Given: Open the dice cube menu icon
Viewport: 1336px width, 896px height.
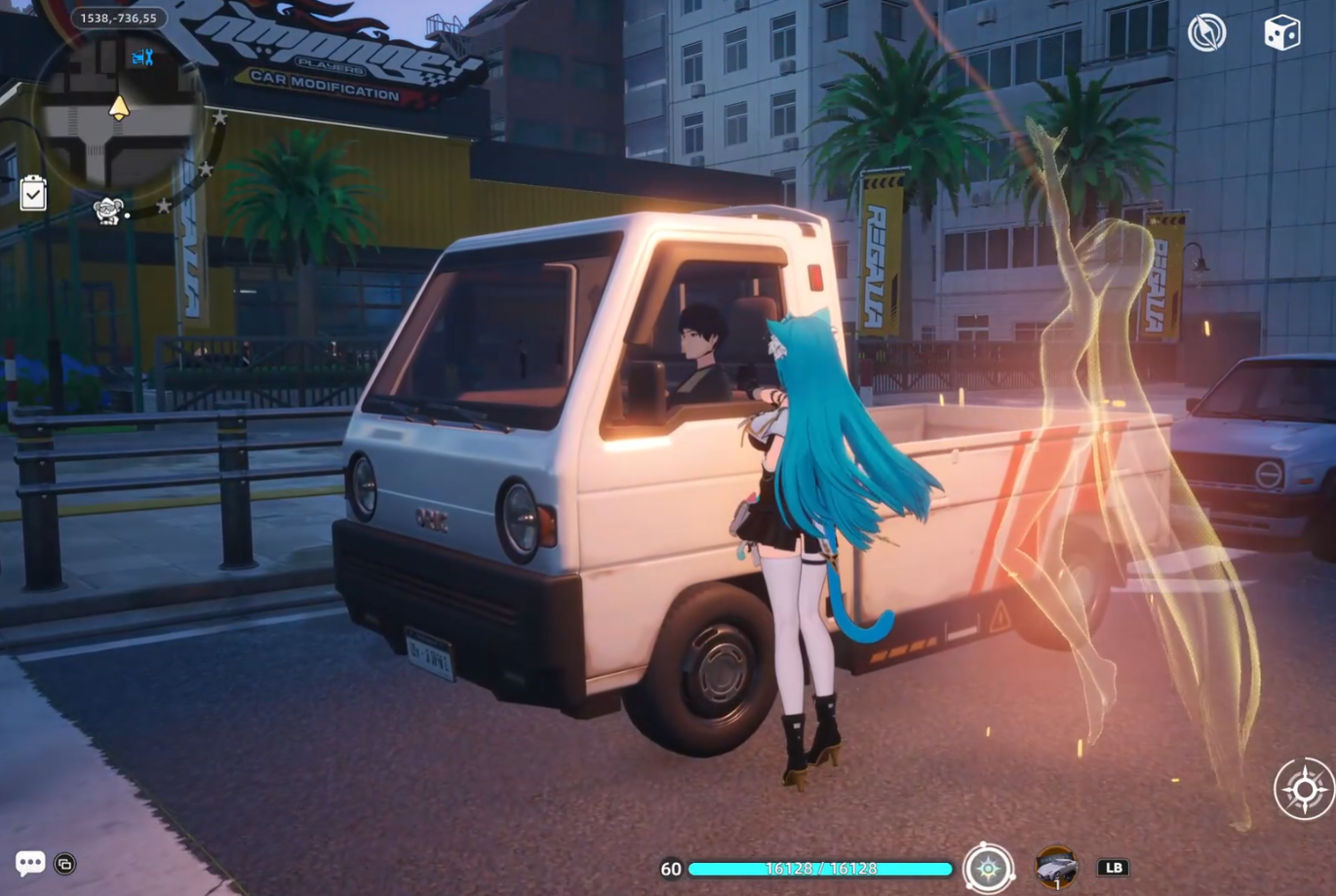Looking at the screenshot, I should 1281,33.
